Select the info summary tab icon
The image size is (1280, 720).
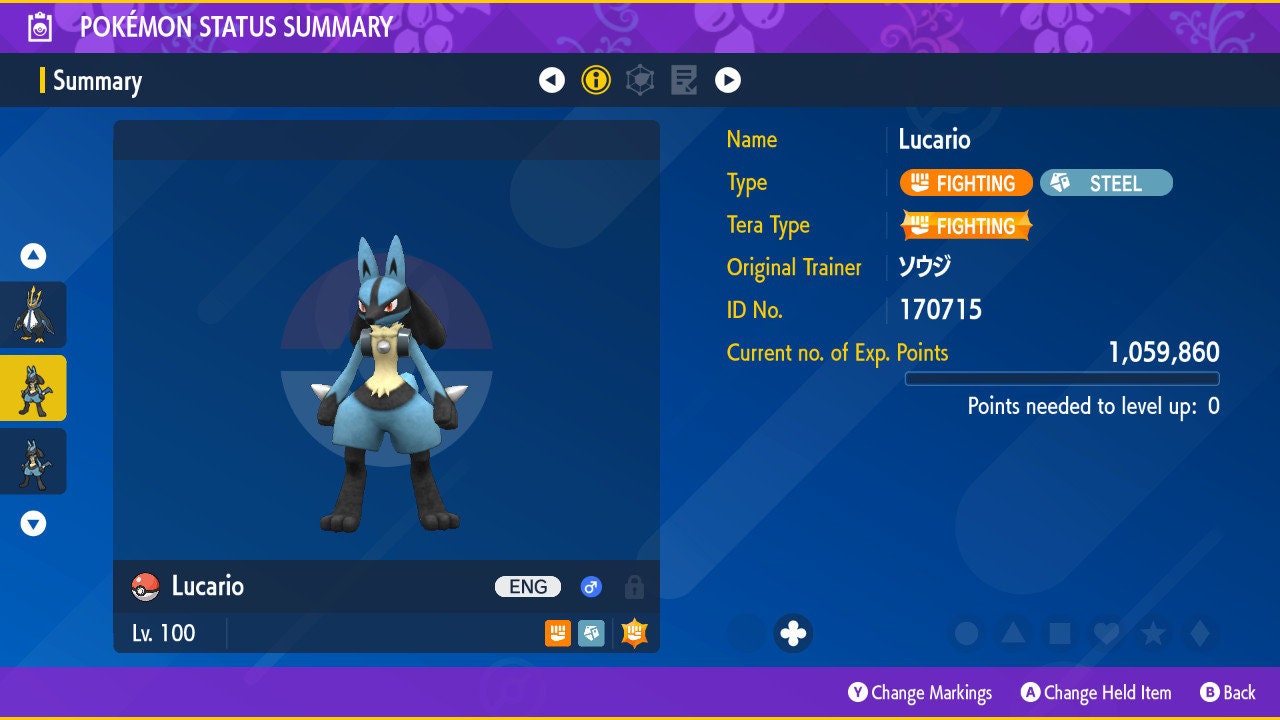[x=596, y=80]
